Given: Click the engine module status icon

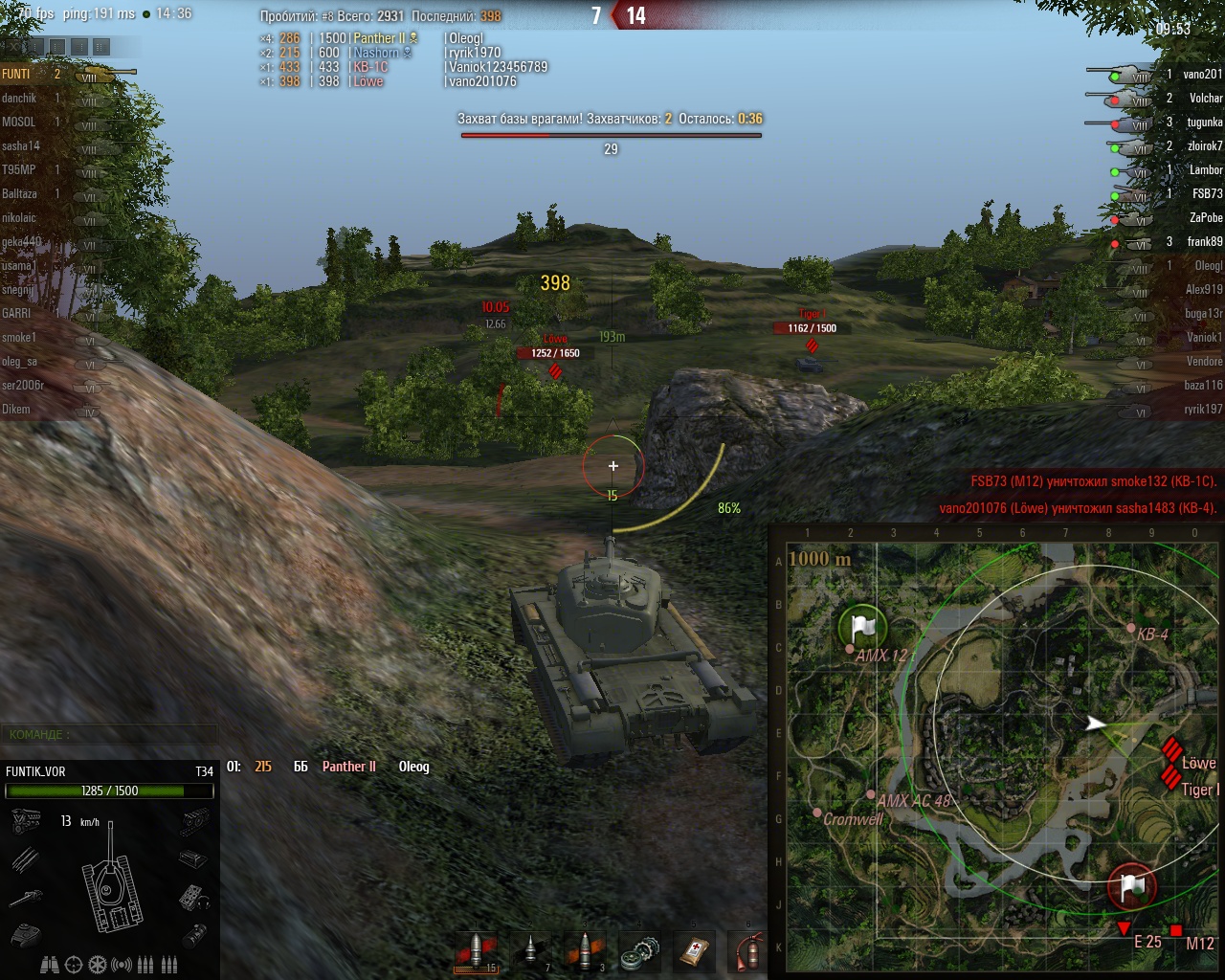Looking at the screenshot, I should 26,820.
